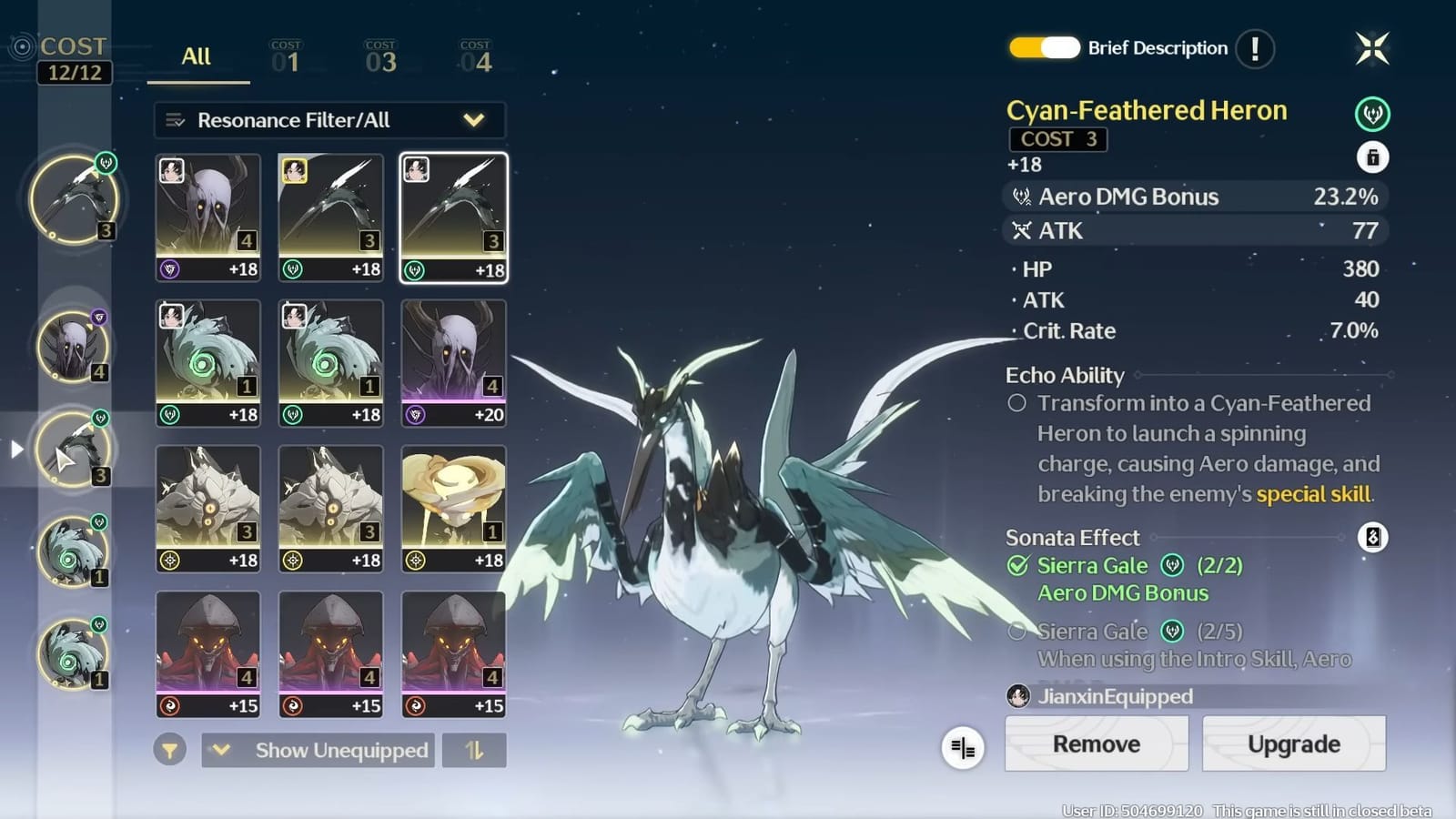The width and height of the screenshot is (1456, 819).
Task: Toggle off Brief Description
Action: [1044, 48]
